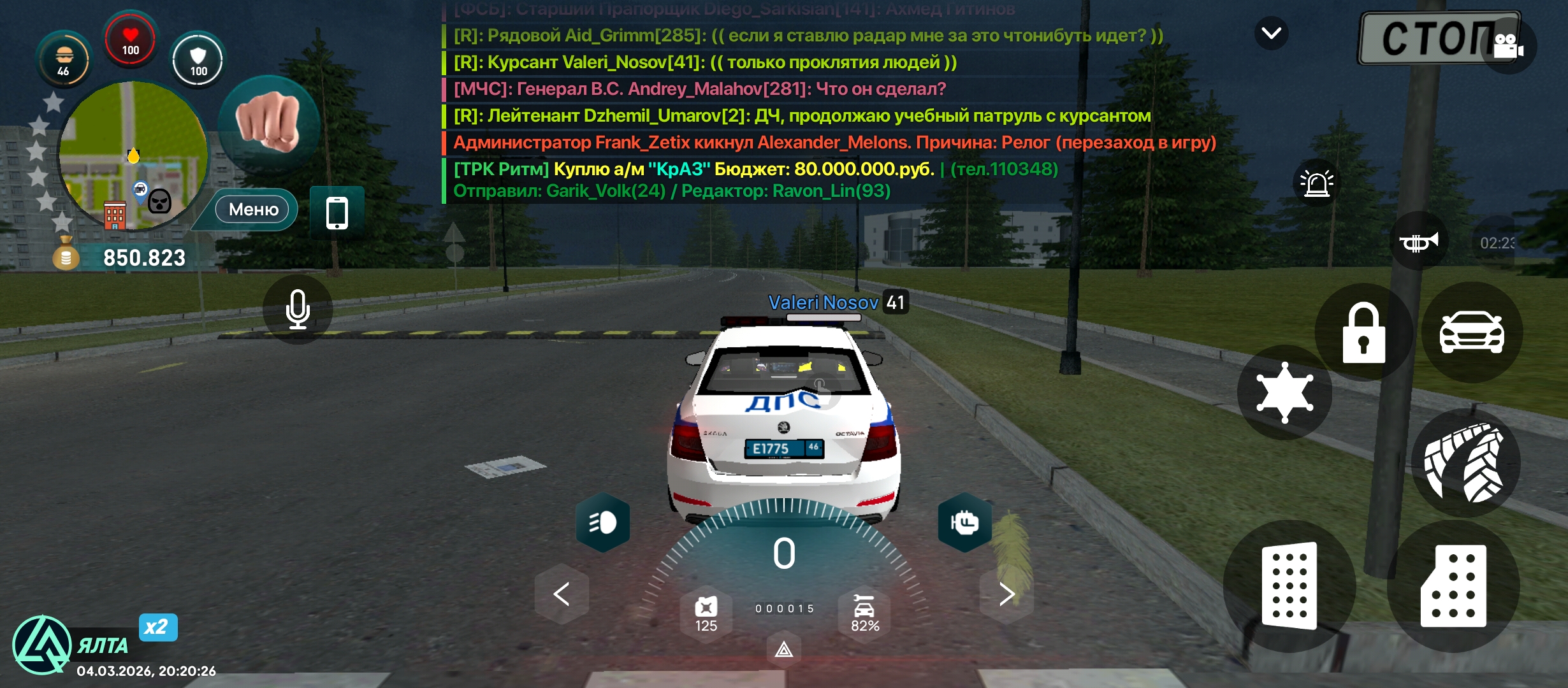Toggle the microphone voice chat
This screenshot has width=1568, height=688.
tap(298, 310)
